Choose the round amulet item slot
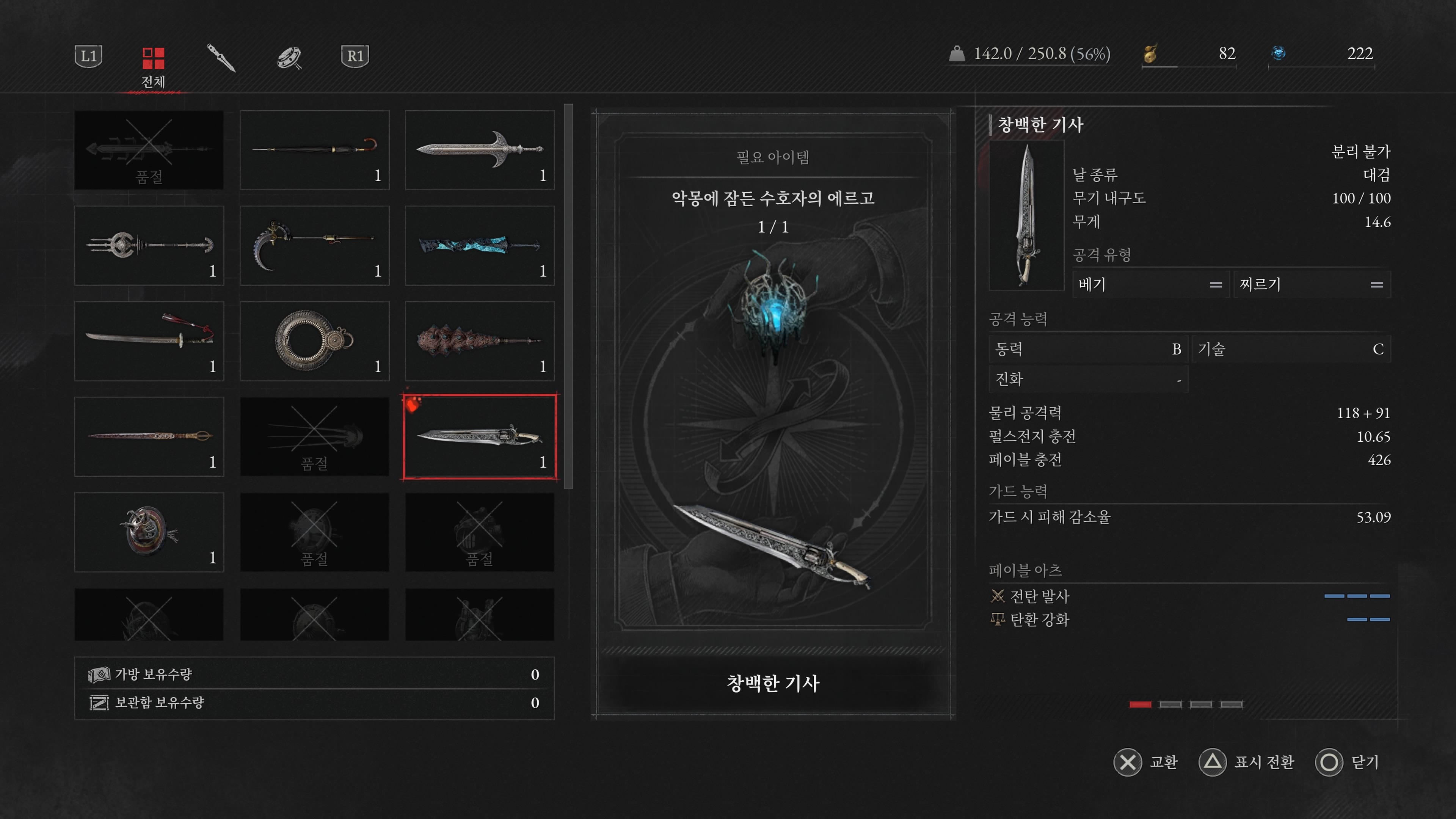Image resolution: width=1456 pixels, height=819 pixels. 149,532
